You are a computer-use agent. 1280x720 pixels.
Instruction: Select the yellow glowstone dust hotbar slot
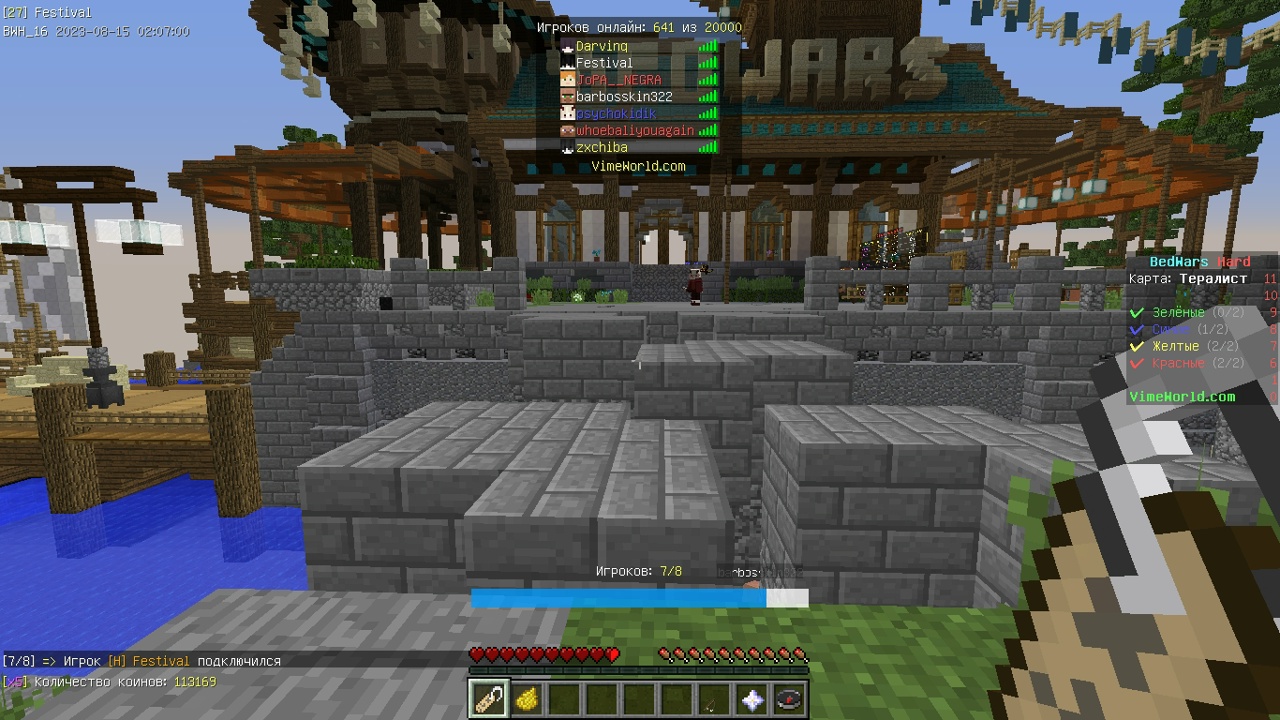click(526, 699)
